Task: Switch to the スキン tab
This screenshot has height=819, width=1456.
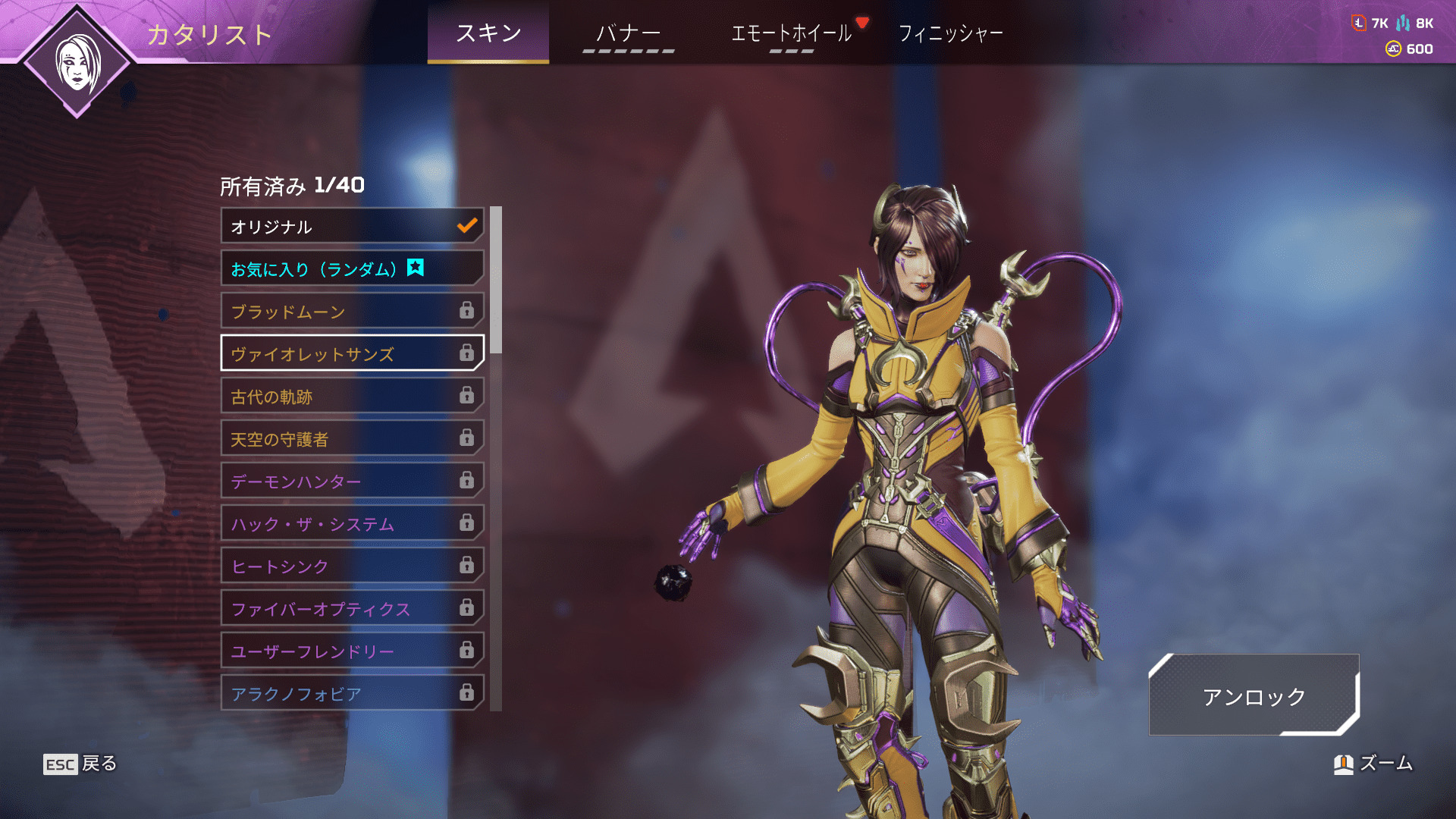Action: coord(488,33)
